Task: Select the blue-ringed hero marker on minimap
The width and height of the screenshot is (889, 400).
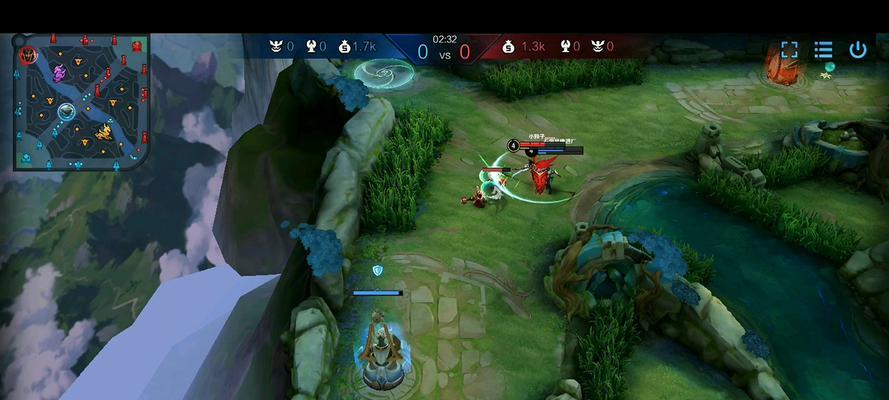Action: pyautogui.click(x=67, y=111)
